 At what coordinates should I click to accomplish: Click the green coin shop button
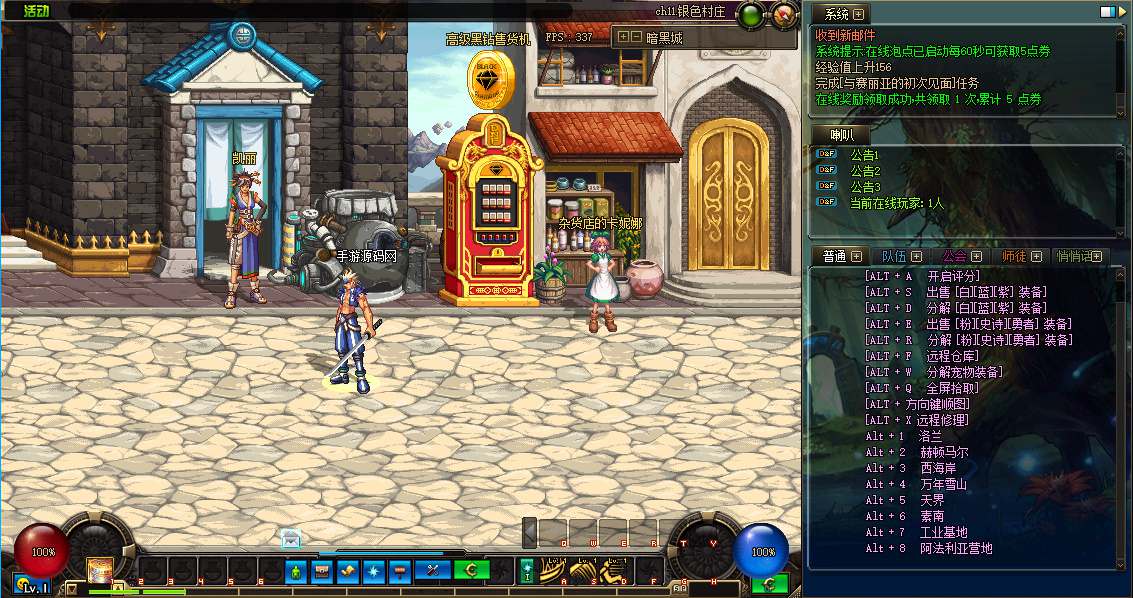(x=471, y=571)
